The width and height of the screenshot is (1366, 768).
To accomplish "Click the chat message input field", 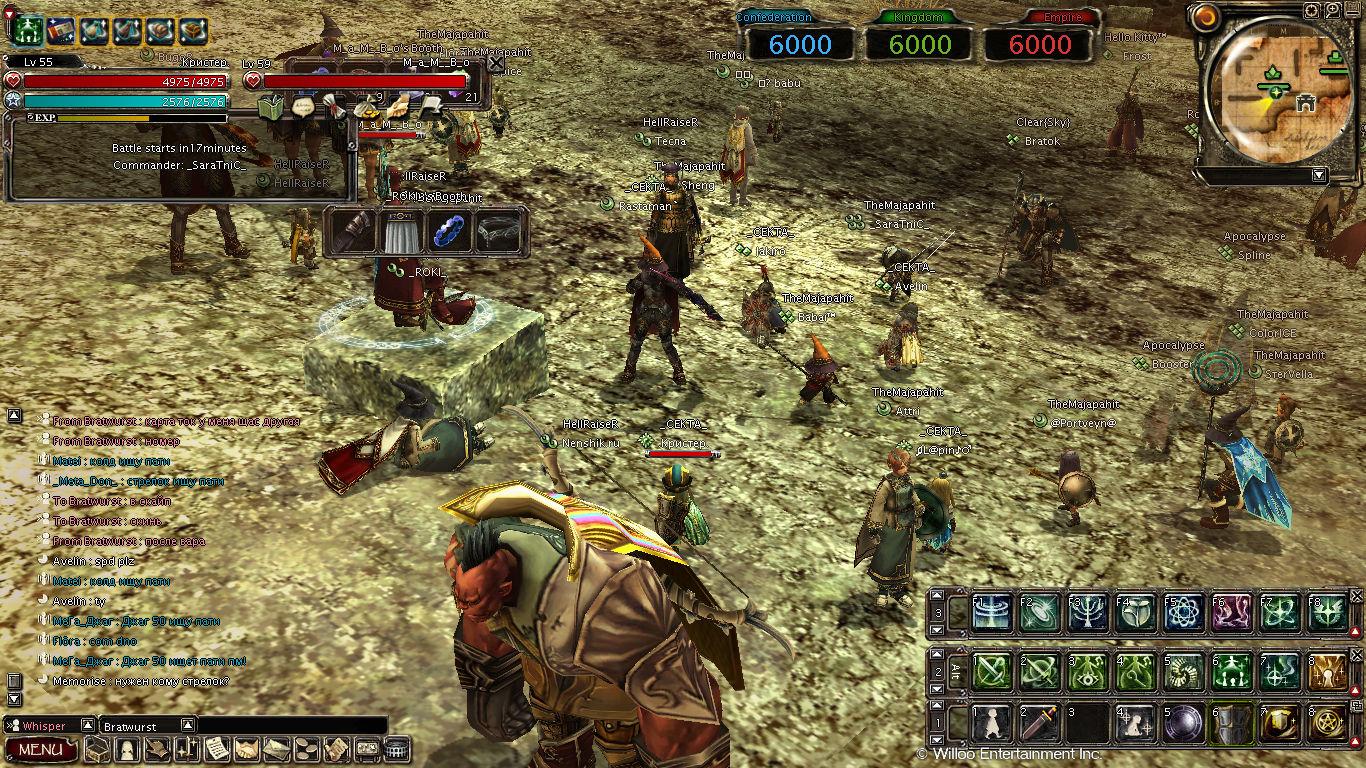I will click(290, 725).
